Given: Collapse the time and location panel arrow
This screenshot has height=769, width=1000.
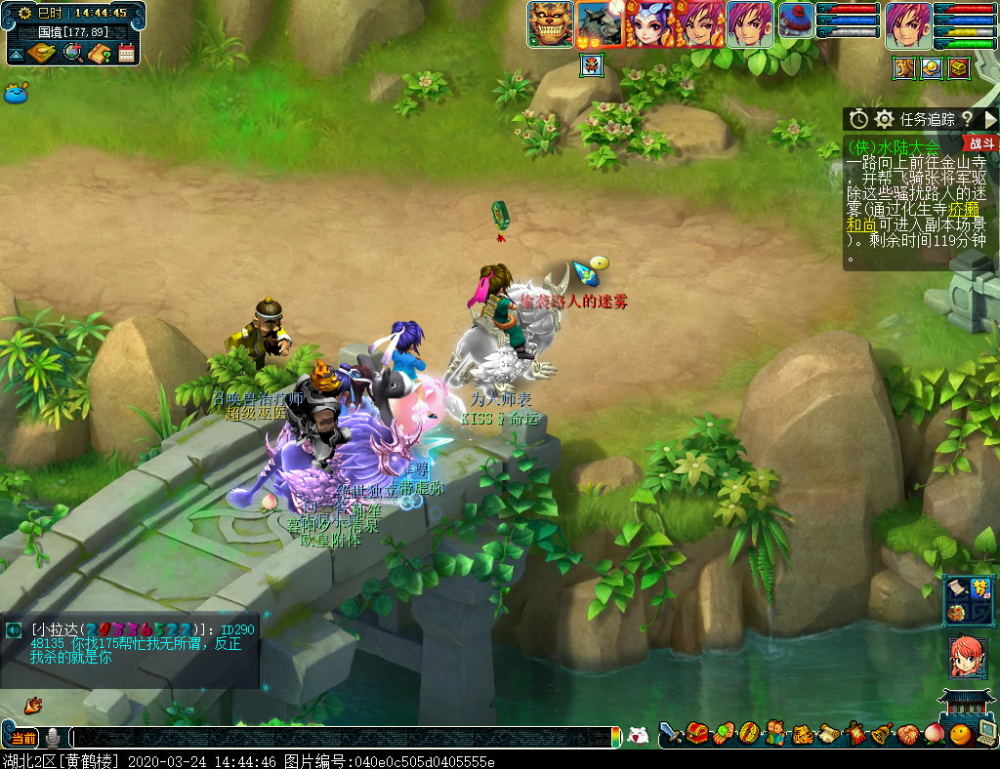Looking at the screenshot, I should click(17, 53).
